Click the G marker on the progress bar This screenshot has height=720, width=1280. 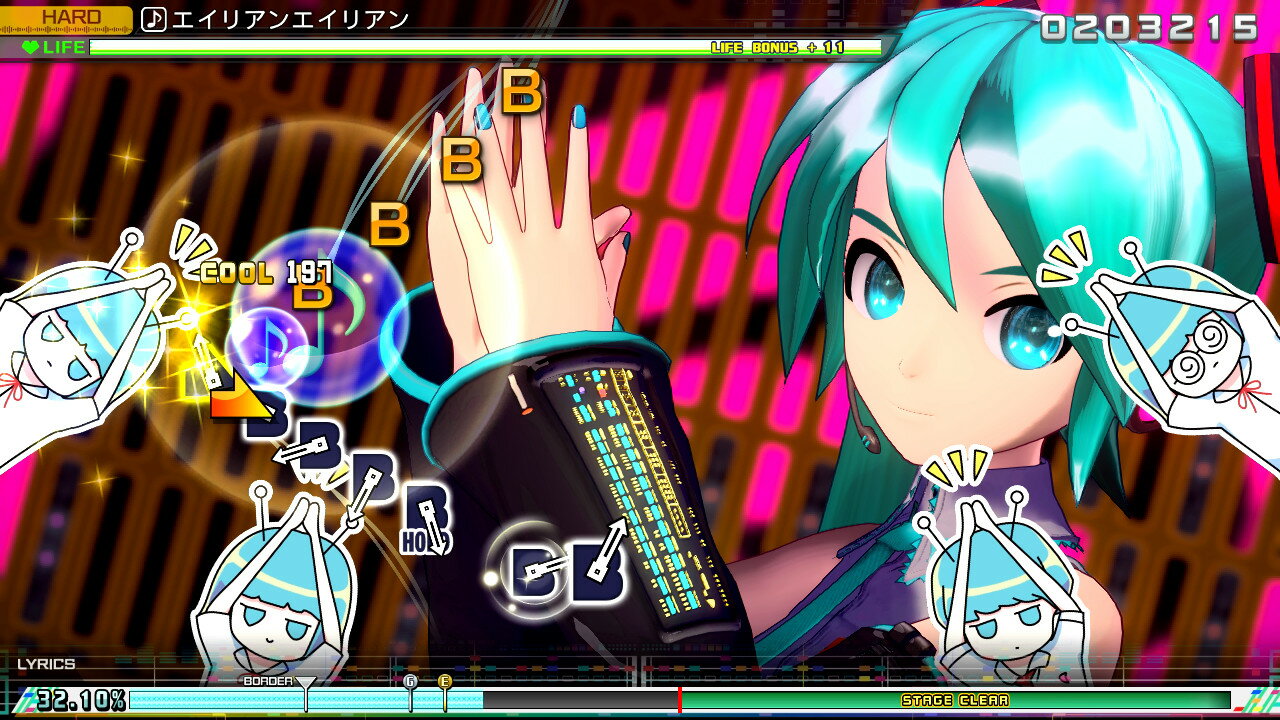[x=410, y=680]
